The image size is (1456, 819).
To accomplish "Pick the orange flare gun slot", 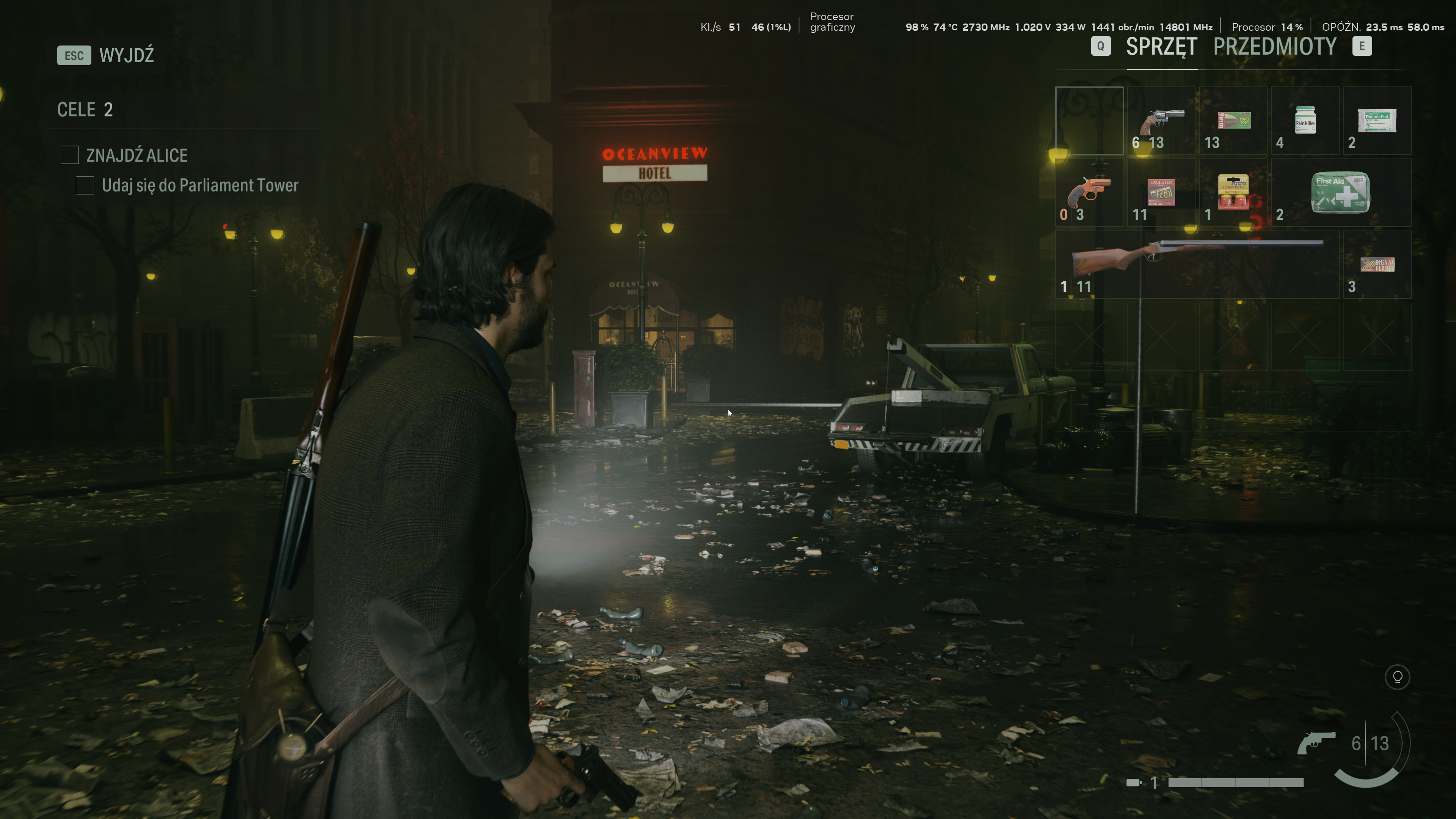I will coord(1089,193).
